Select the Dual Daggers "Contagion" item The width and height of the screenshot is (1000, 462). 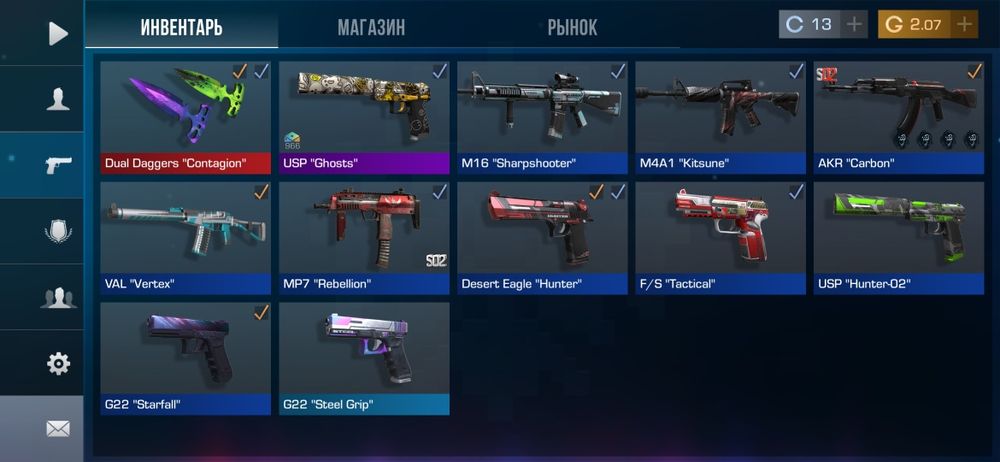click(x=185, y=117)
